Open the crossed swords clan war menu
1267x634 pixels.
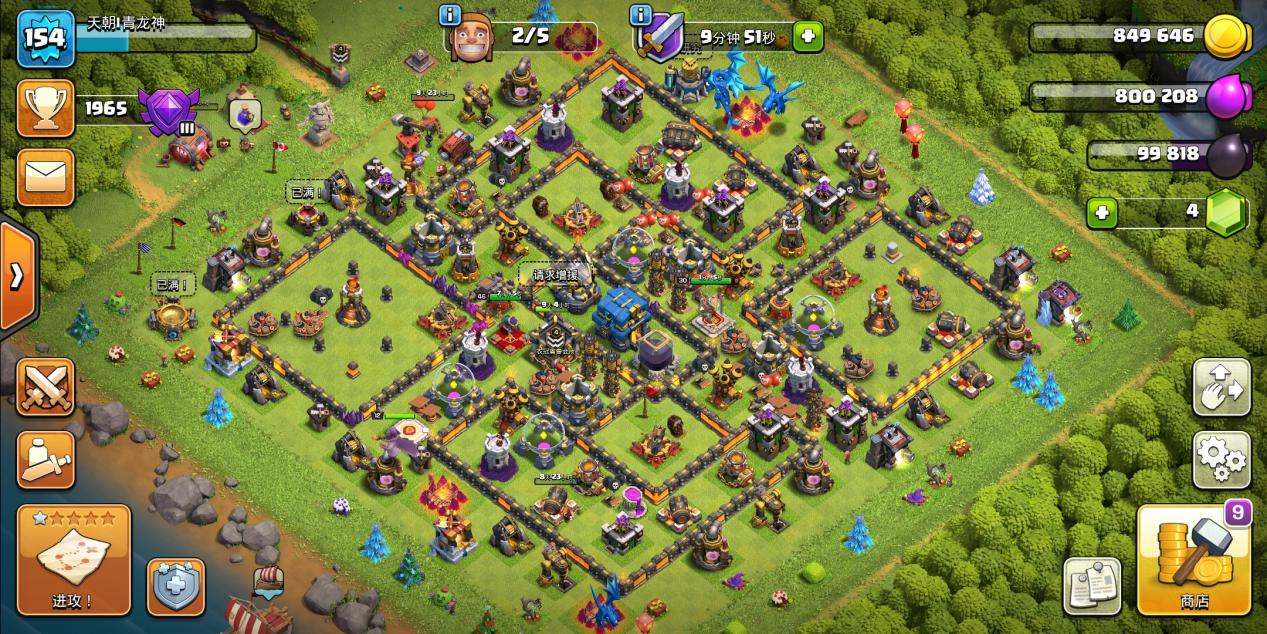click(x=45, y=387)
